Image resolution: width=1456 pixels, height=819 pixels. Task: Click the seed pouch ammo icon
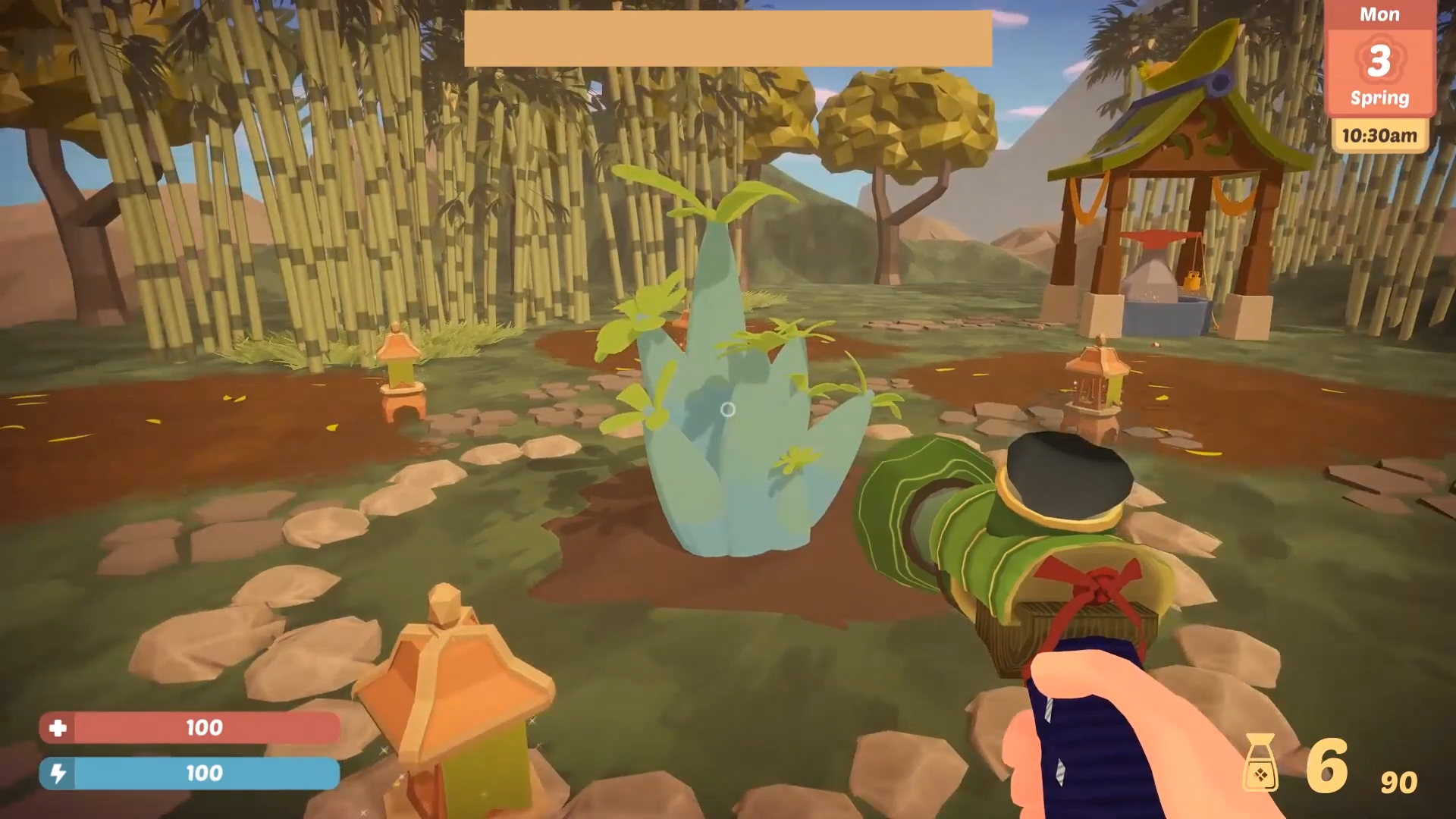(x=1260, y=764)
